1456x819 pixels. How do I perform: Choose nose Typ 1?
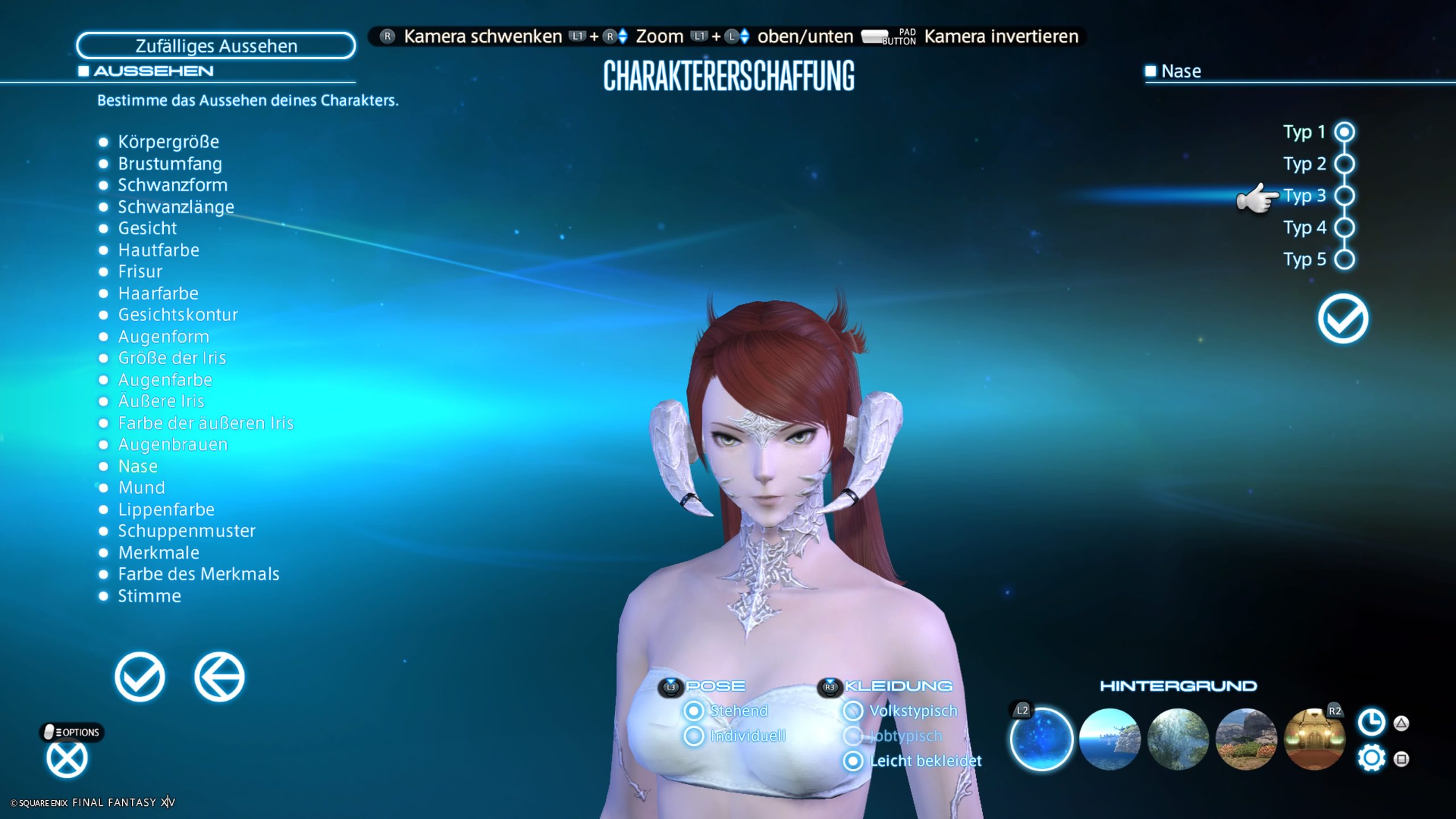1345,132
